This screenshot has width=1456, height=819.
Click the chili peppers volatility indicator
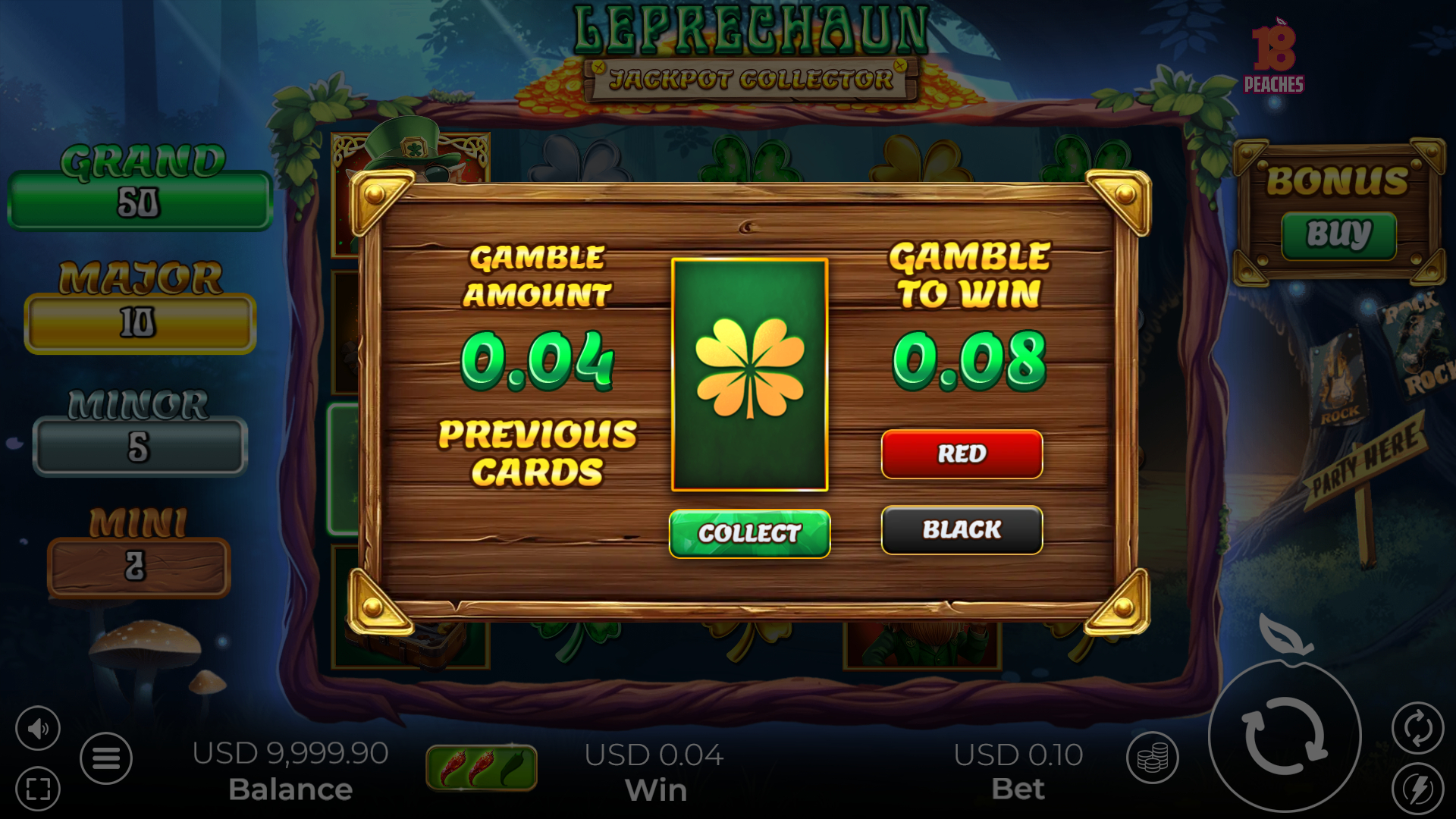(482, 767)
